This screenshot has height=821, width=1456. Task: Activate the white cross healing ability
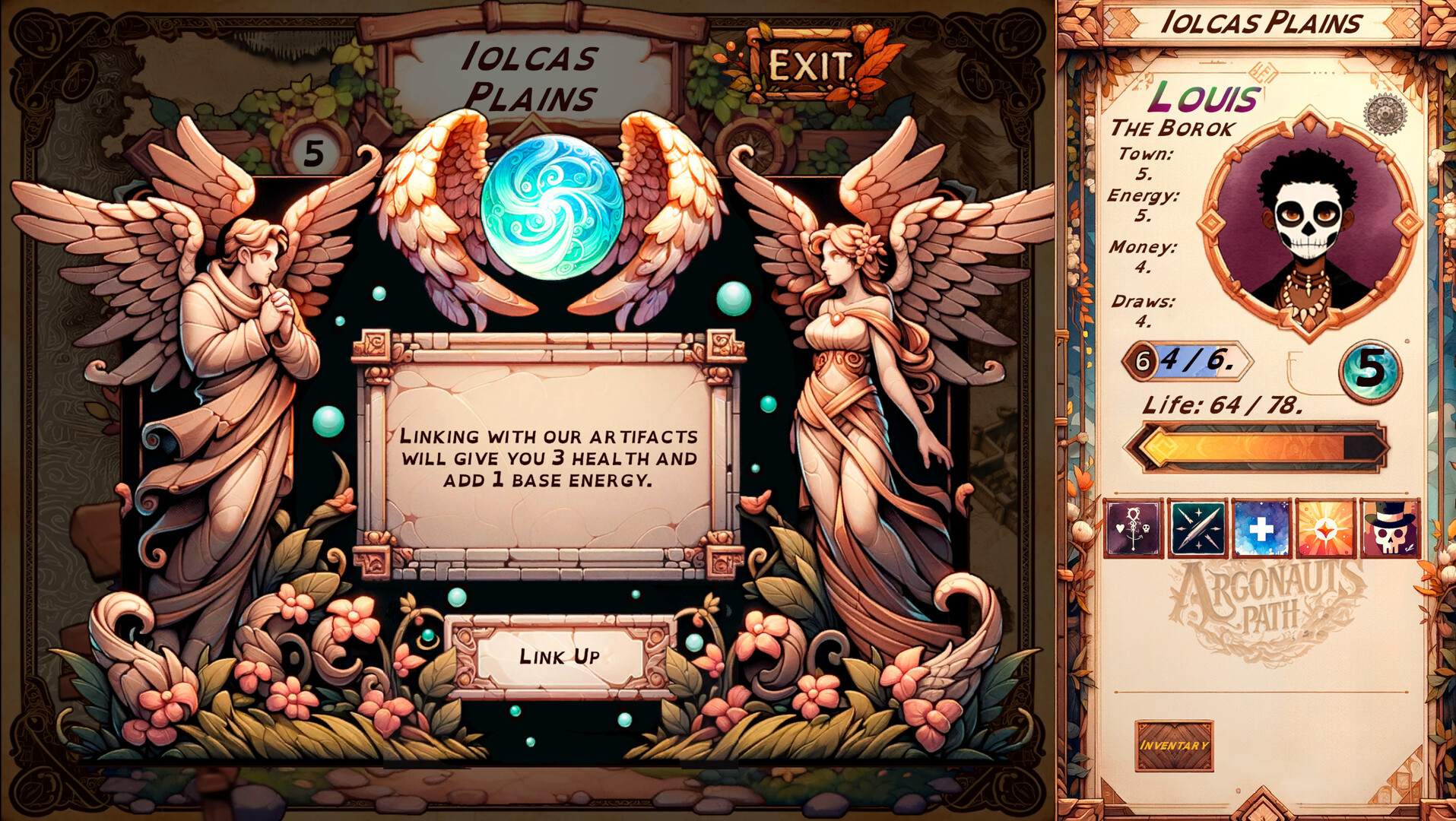[x=1261, y=528]
